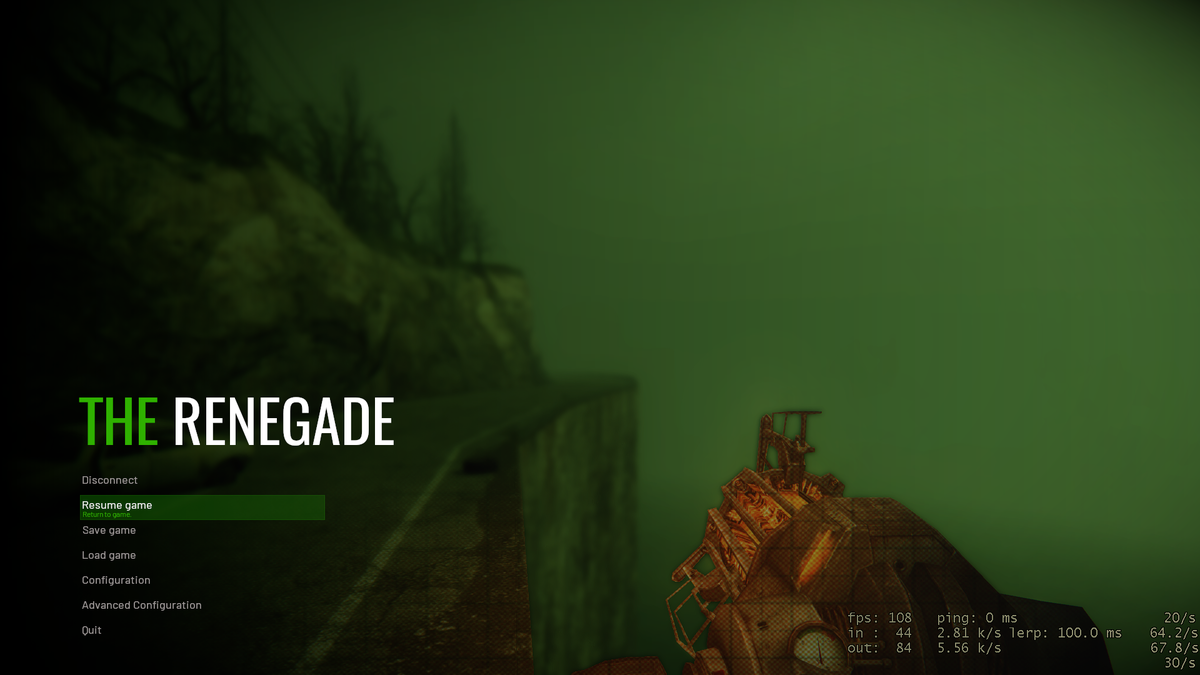
Task: Go to Advanced Configuration
Action: point(142,606)
